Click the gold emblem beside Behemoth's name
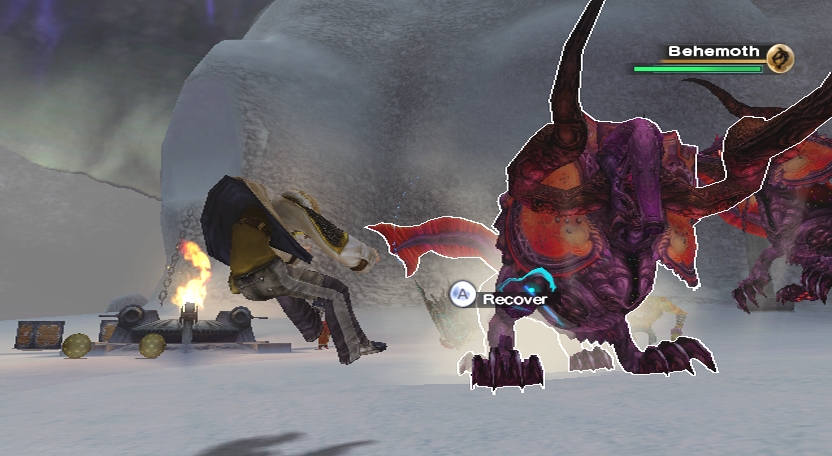Screen dimensions: 832x456 click(780, 58)
